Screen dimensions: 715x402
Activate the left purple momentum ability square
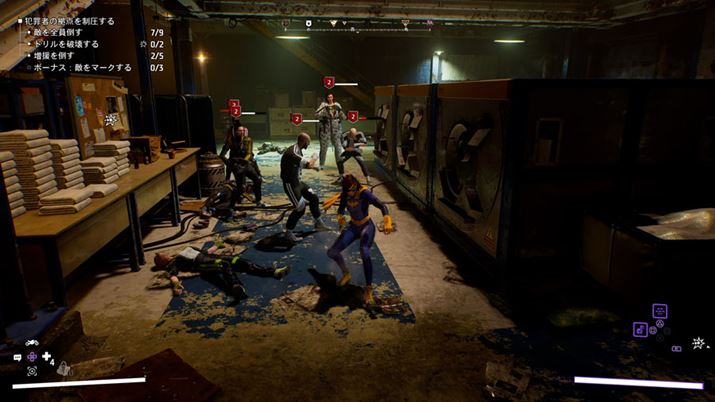(640, 328)
